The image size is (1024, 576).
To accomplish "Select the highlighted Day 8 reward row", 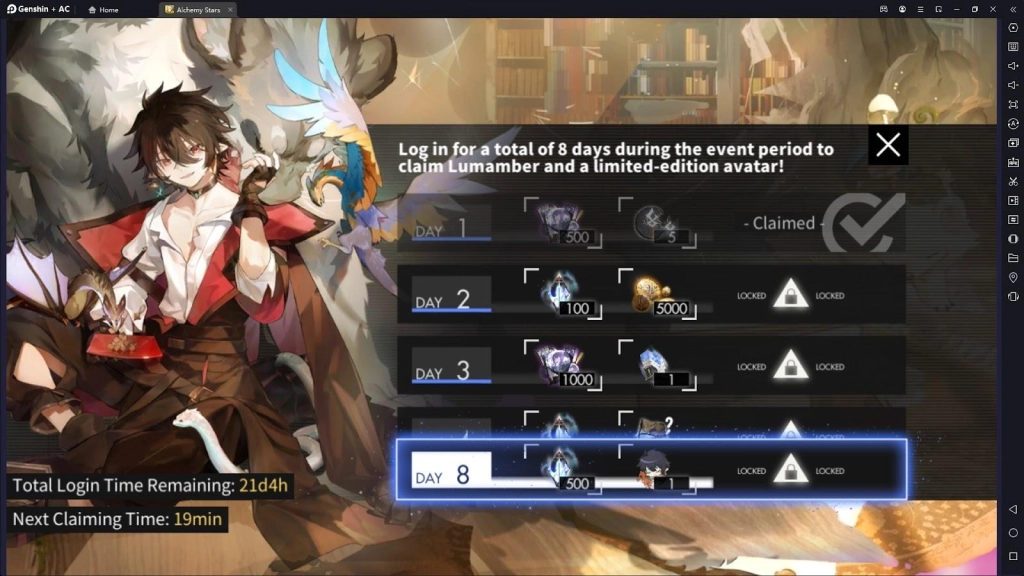I will click(651, 469).
